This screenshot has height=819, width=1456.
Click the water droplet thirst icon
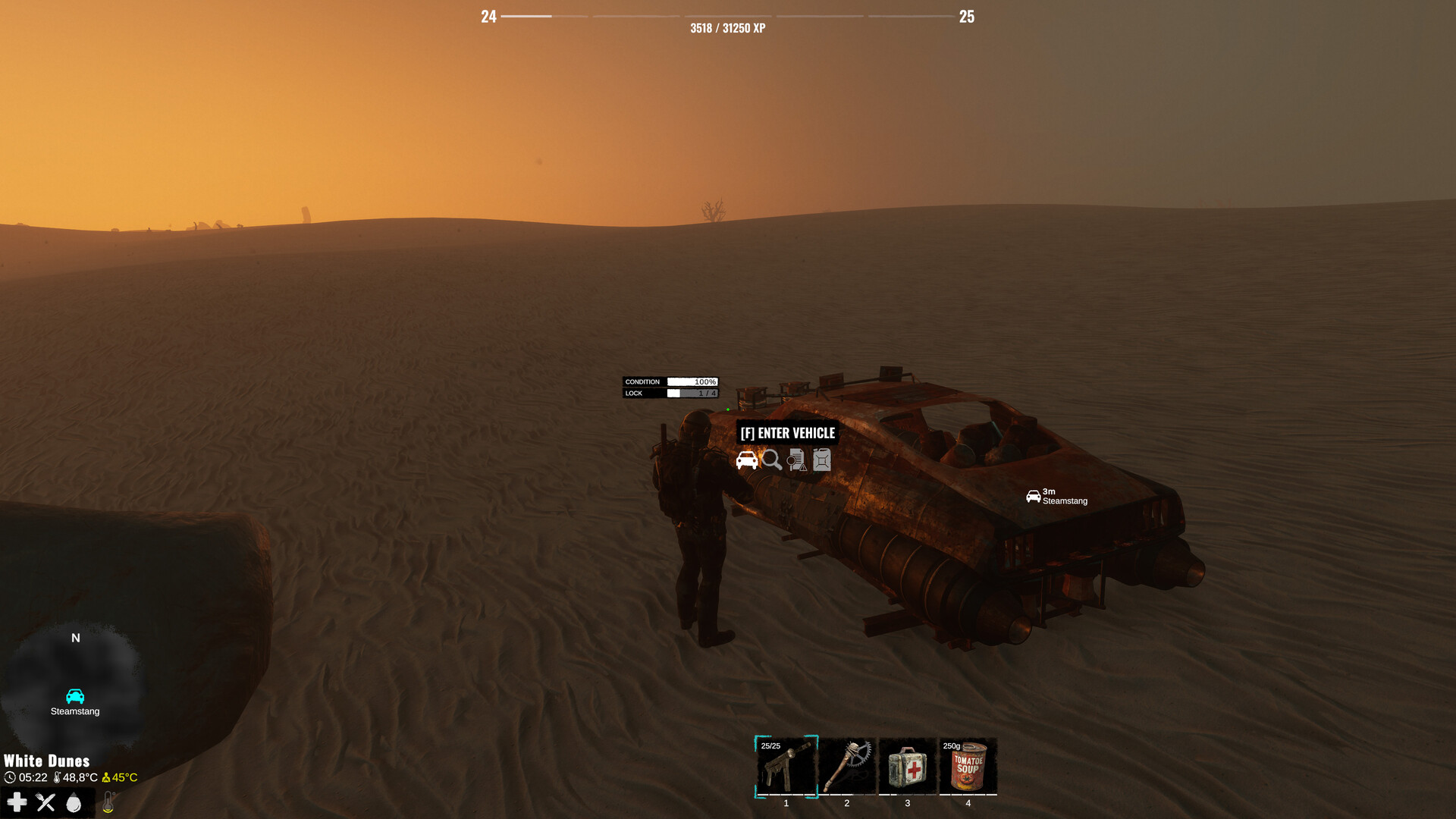(x=74, y=802)
